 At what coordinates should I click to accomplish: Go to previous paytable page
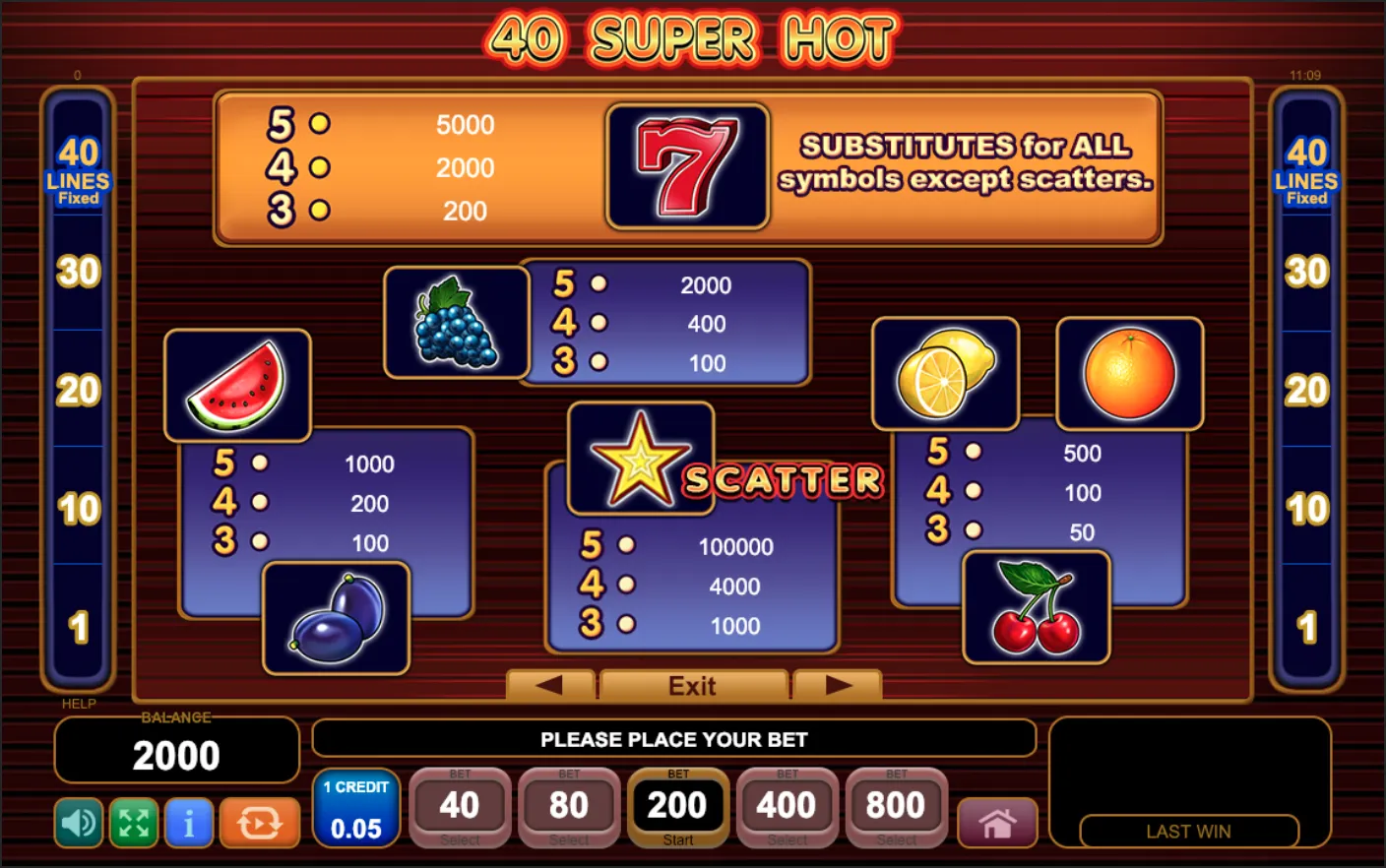click(x=549, y=685)
